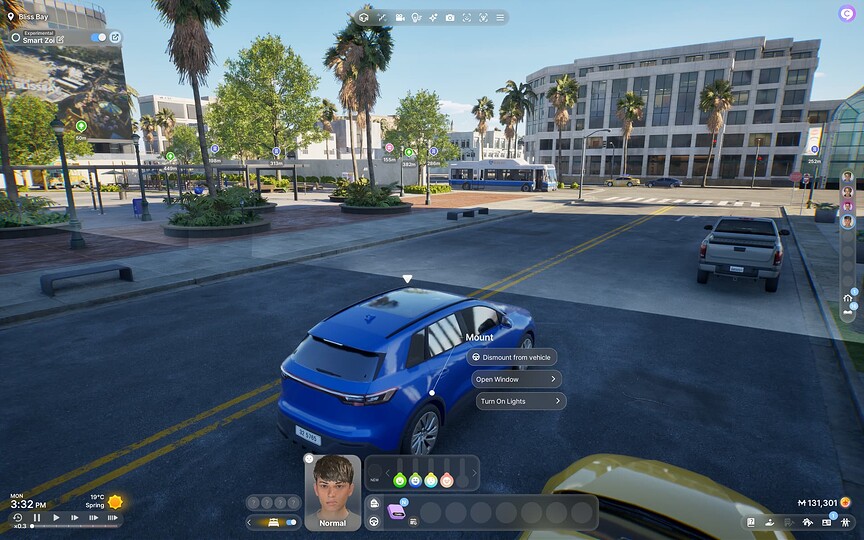Pause the game time
The image size is (864, 540).
(37, 517)
